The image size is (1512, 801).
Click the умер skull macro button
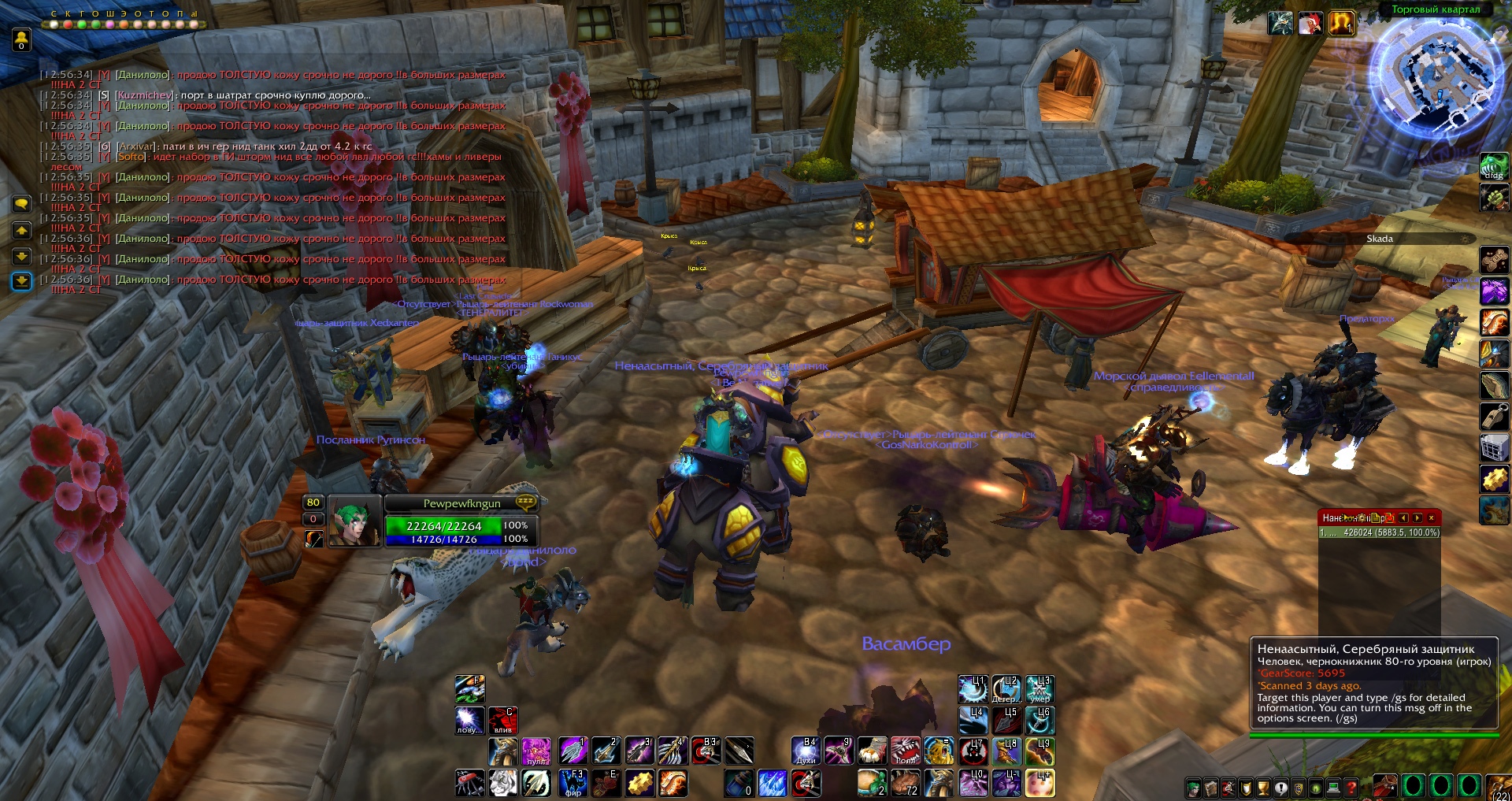pos(1039,688)
